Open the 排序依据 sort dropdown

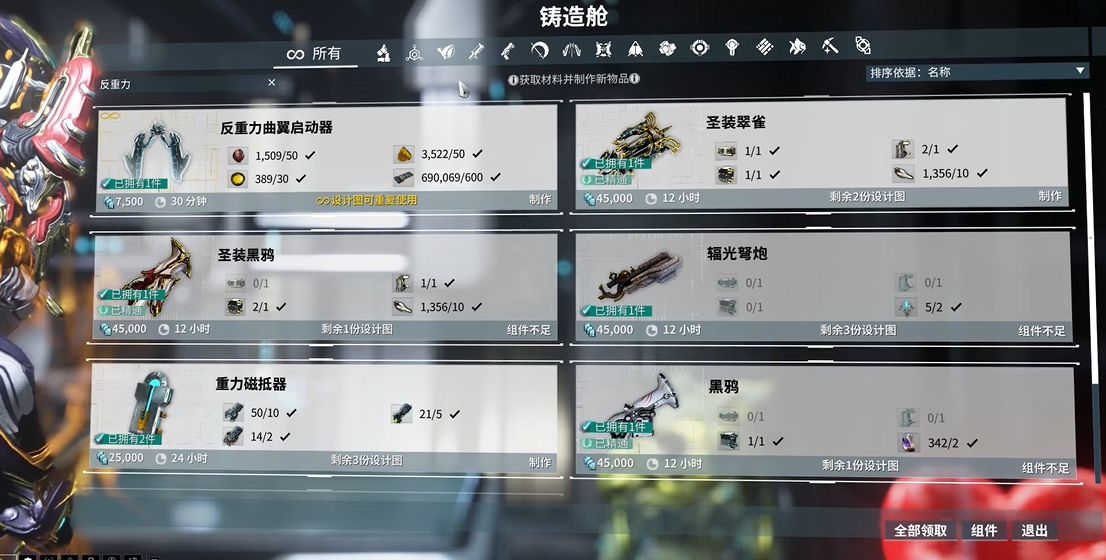976,72
